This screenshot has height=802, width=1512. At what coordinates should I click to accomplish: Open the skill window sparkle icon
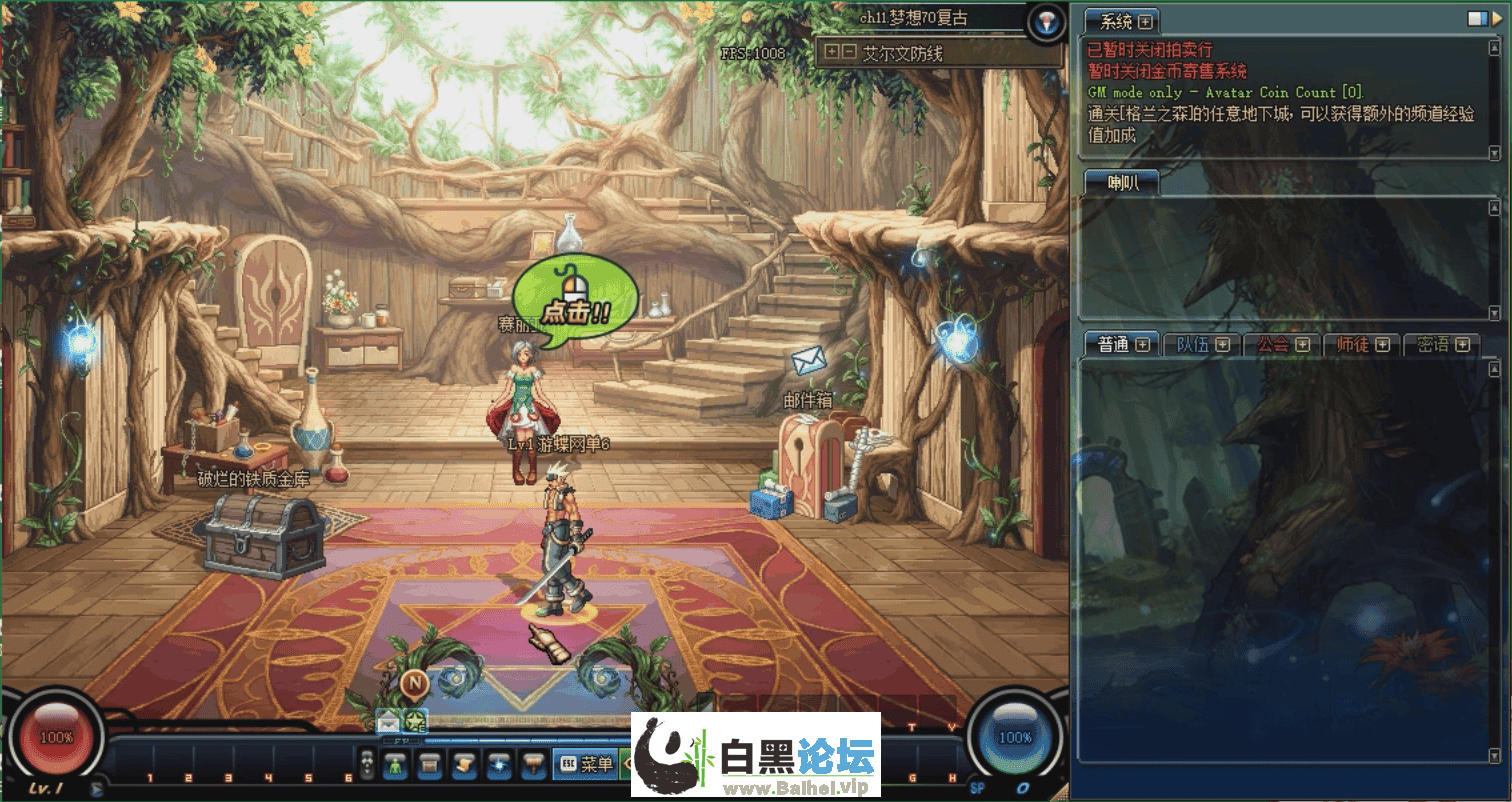click(x=498, y=765)
